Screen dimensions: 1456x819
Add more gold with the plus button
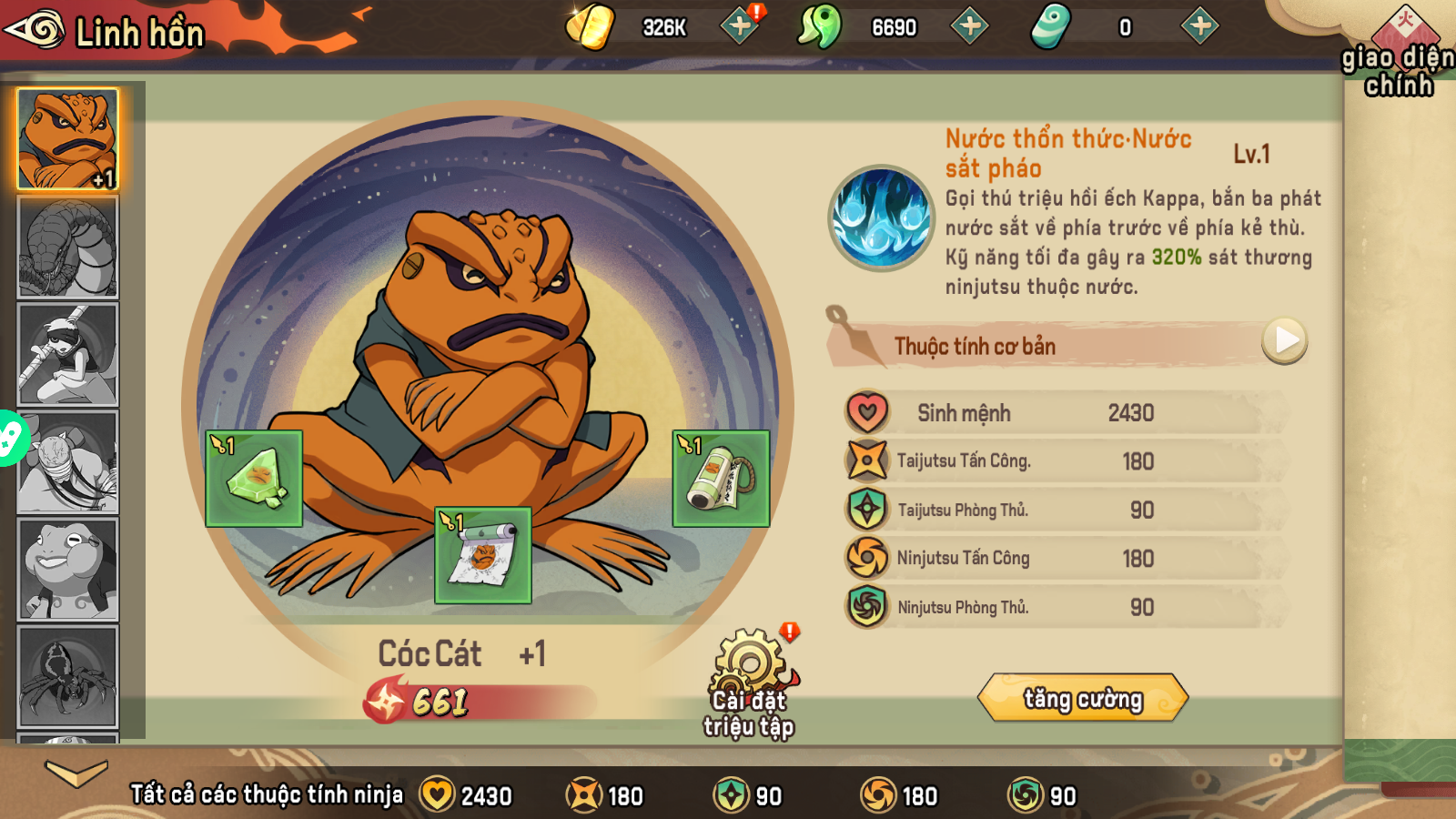[x=741, y=26]
